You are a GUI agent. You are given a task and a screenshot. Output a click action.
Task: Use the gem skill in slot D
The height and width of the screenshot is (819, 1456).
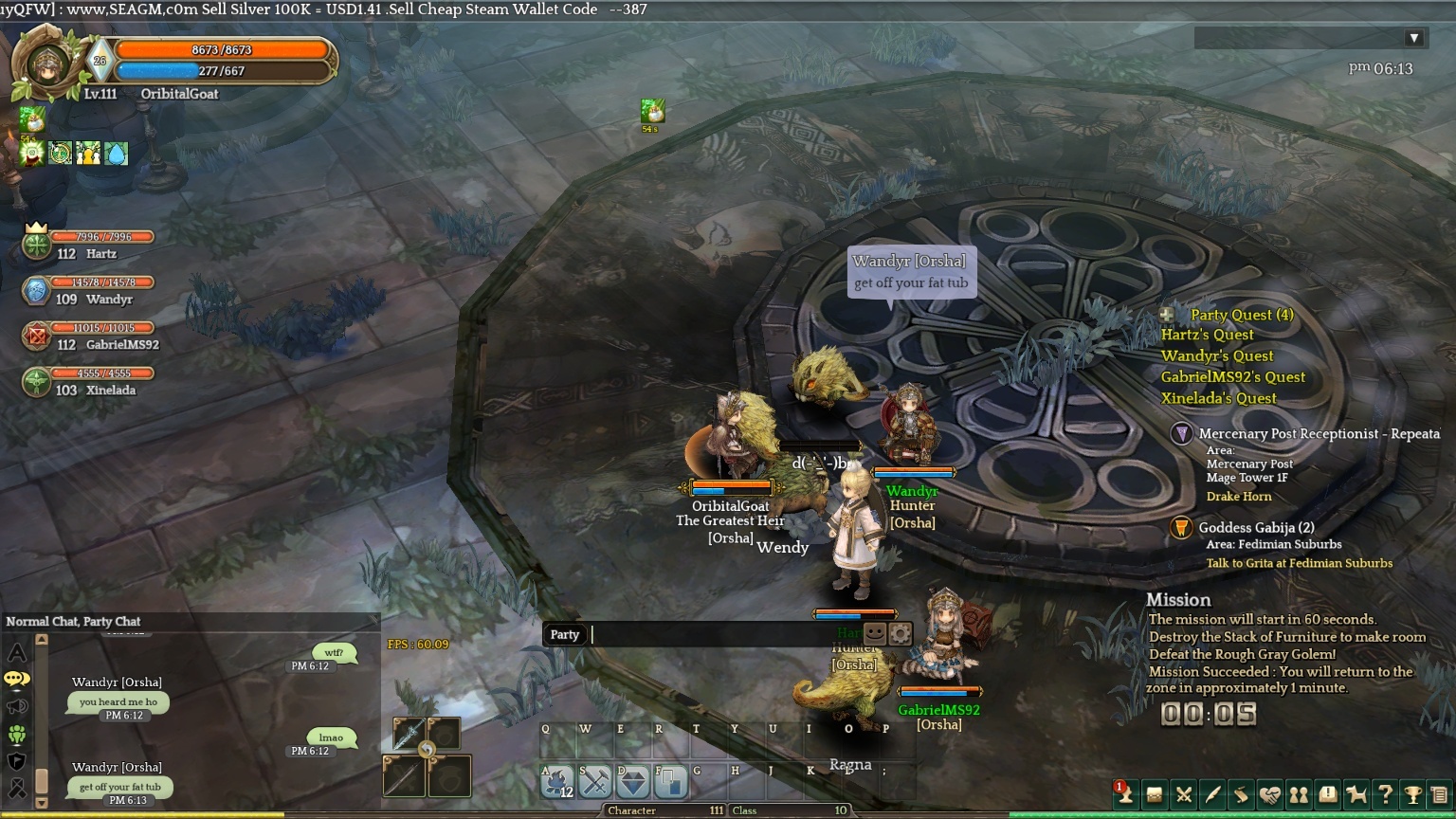(x=633, y=782)
